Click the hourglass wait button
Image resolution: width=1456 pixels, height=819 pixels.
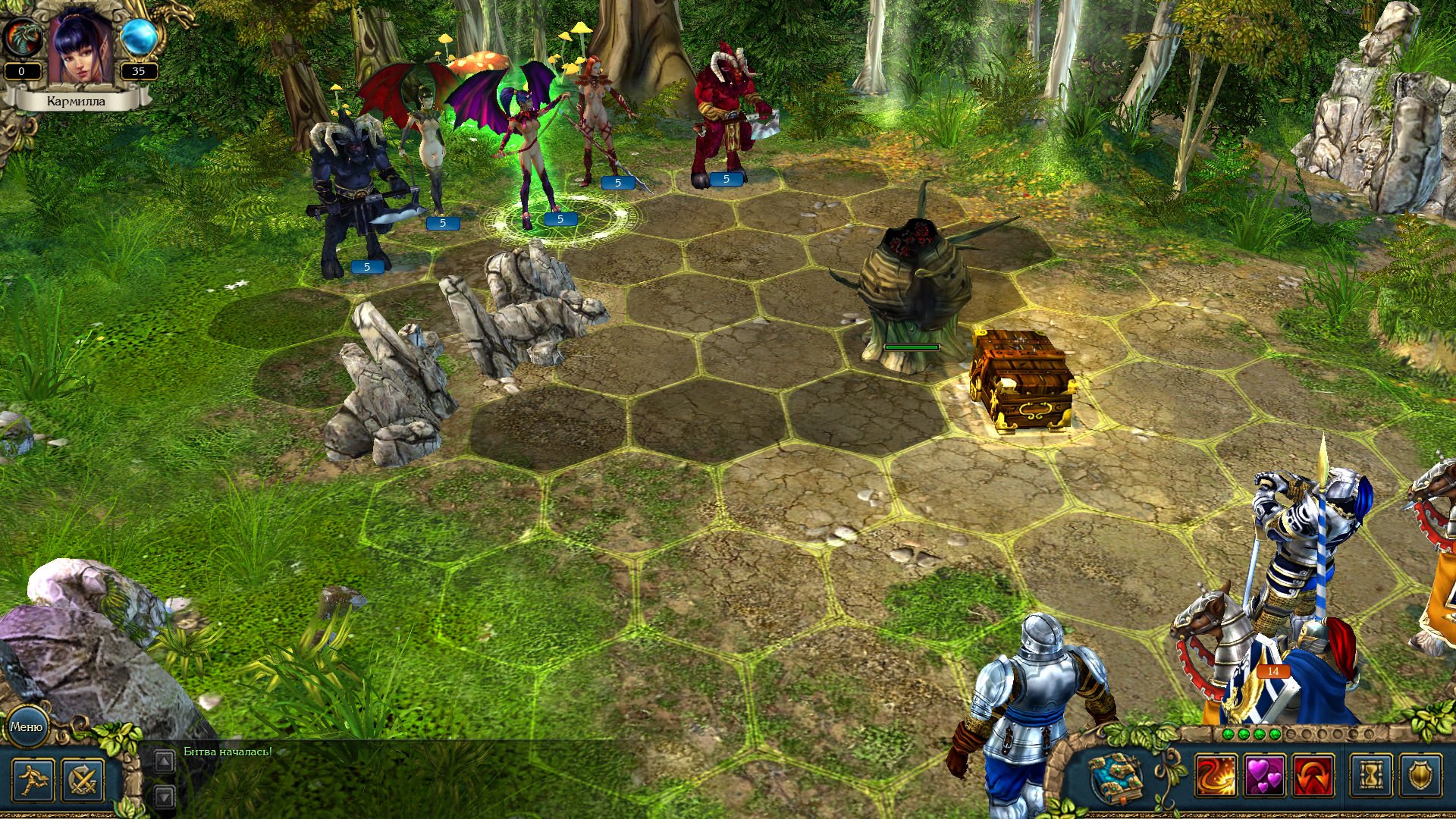point(1371,776)
